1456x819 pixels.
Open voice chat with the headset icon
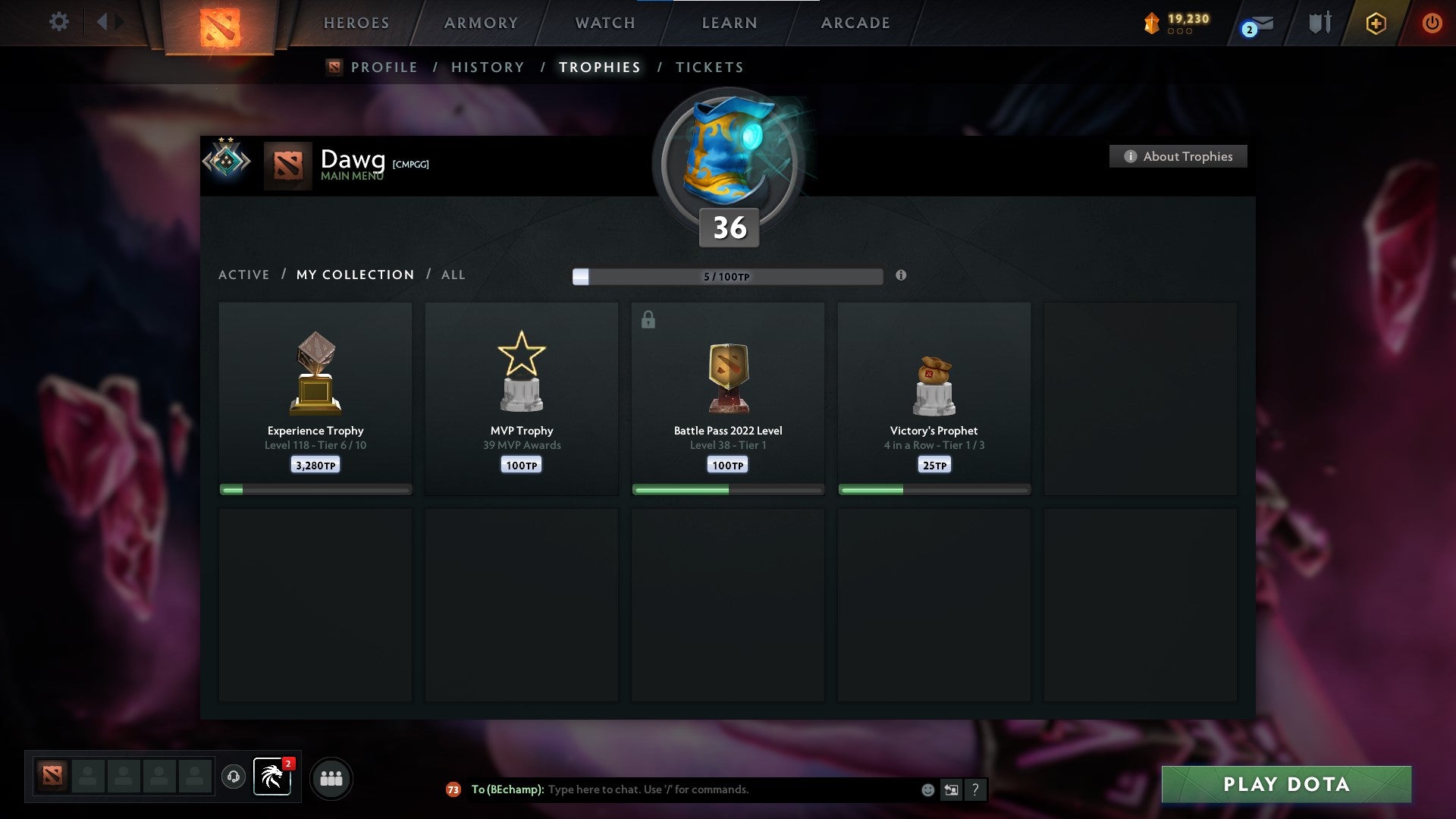(x=234, y=777)
